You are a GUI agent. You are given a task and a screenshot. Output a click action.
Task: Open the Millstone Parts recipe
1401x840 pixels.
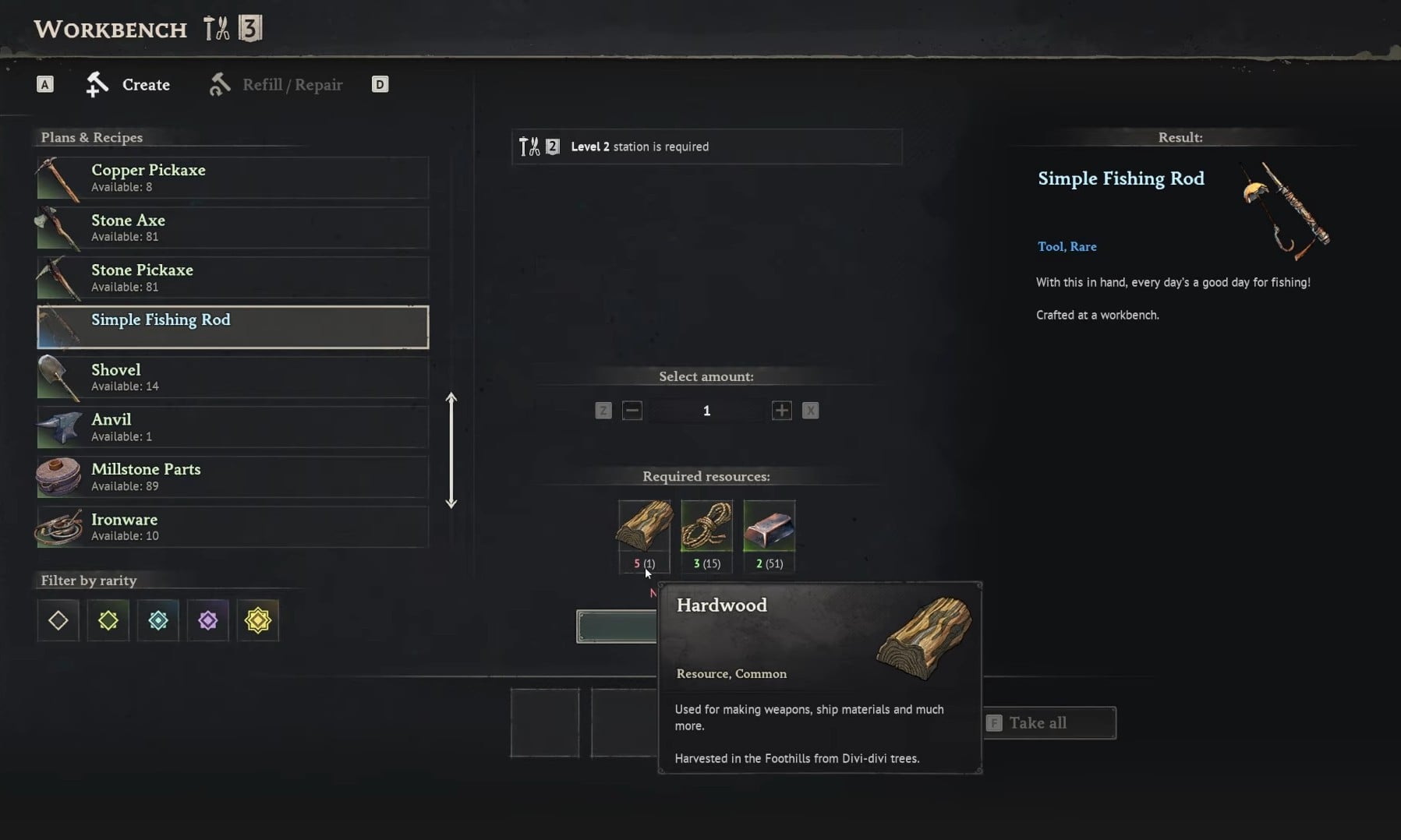coord(232,477)
